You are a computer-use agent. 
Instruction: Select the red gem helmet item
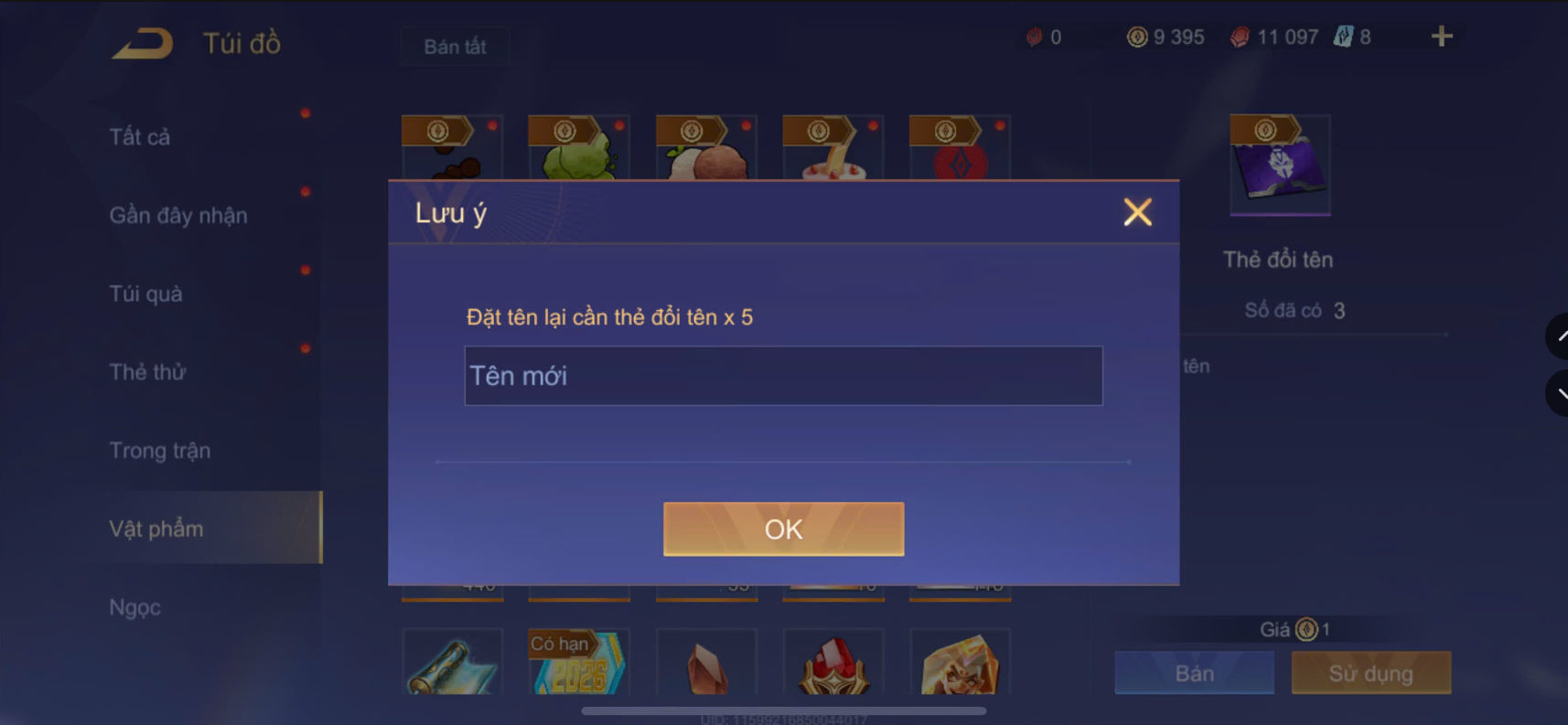click(832, 667)
